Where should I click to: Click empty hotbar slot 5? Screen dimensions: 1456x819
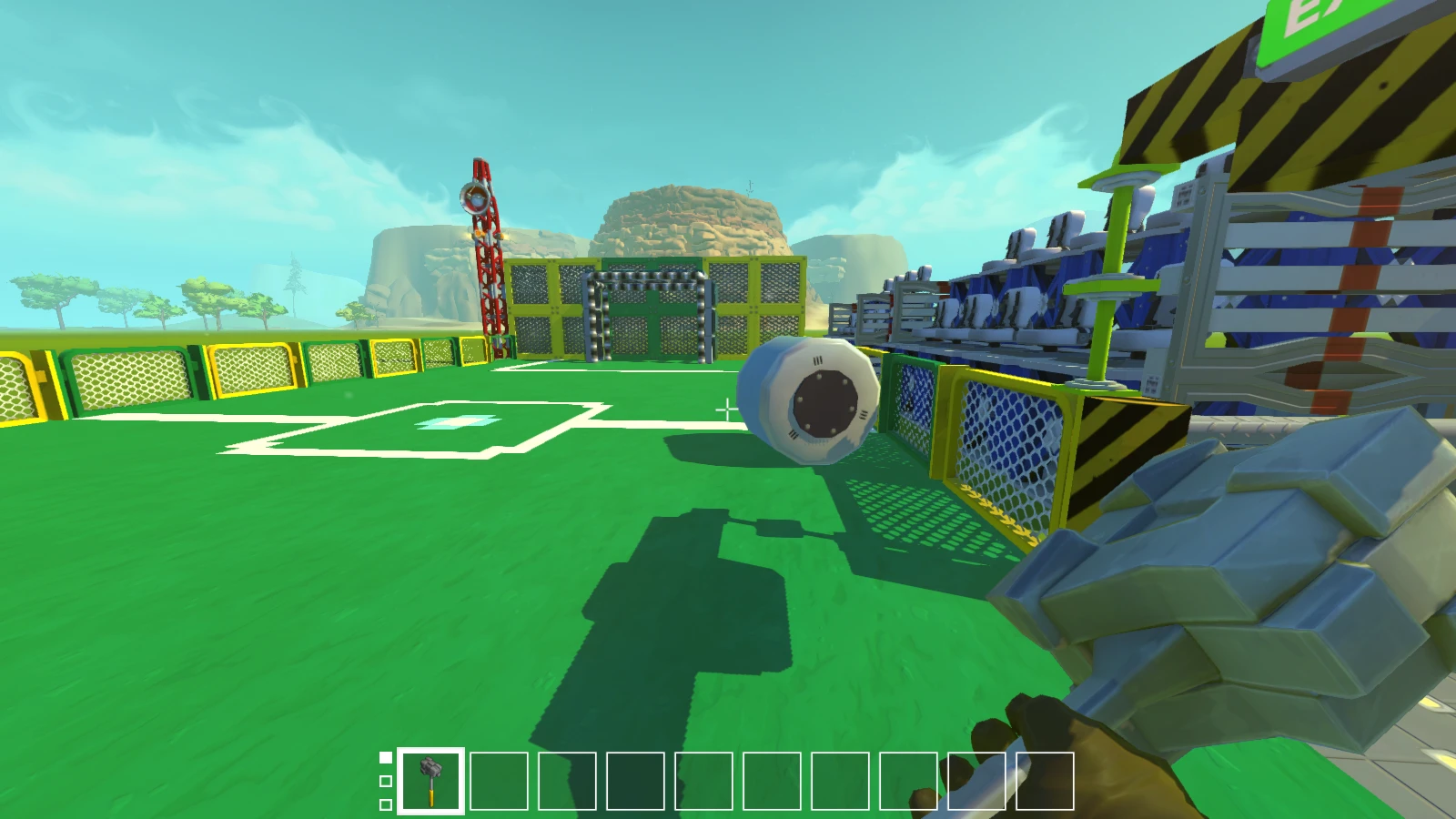pos(703,783)
